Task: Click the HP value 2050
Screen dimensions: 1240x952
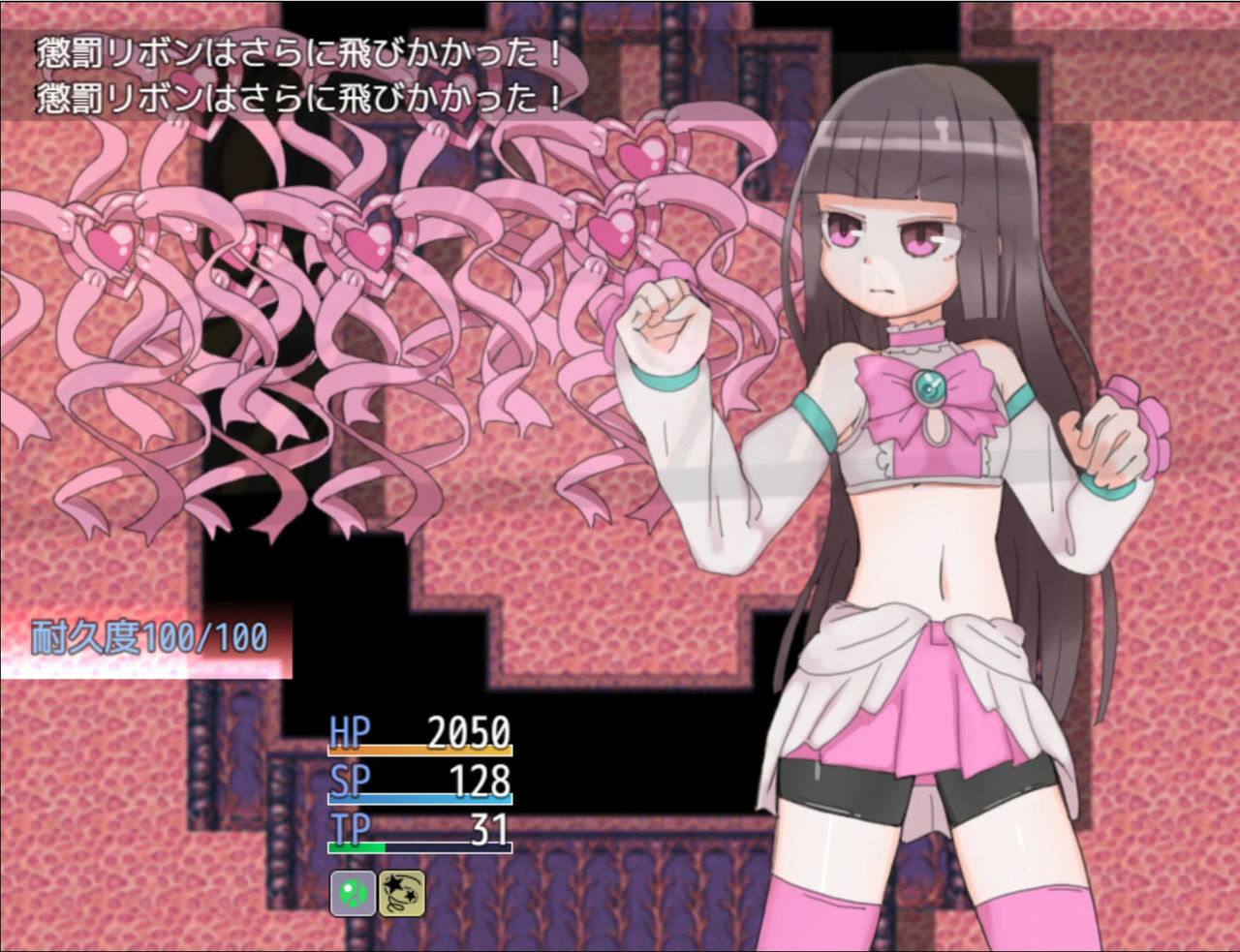Action: coord(470,733)
